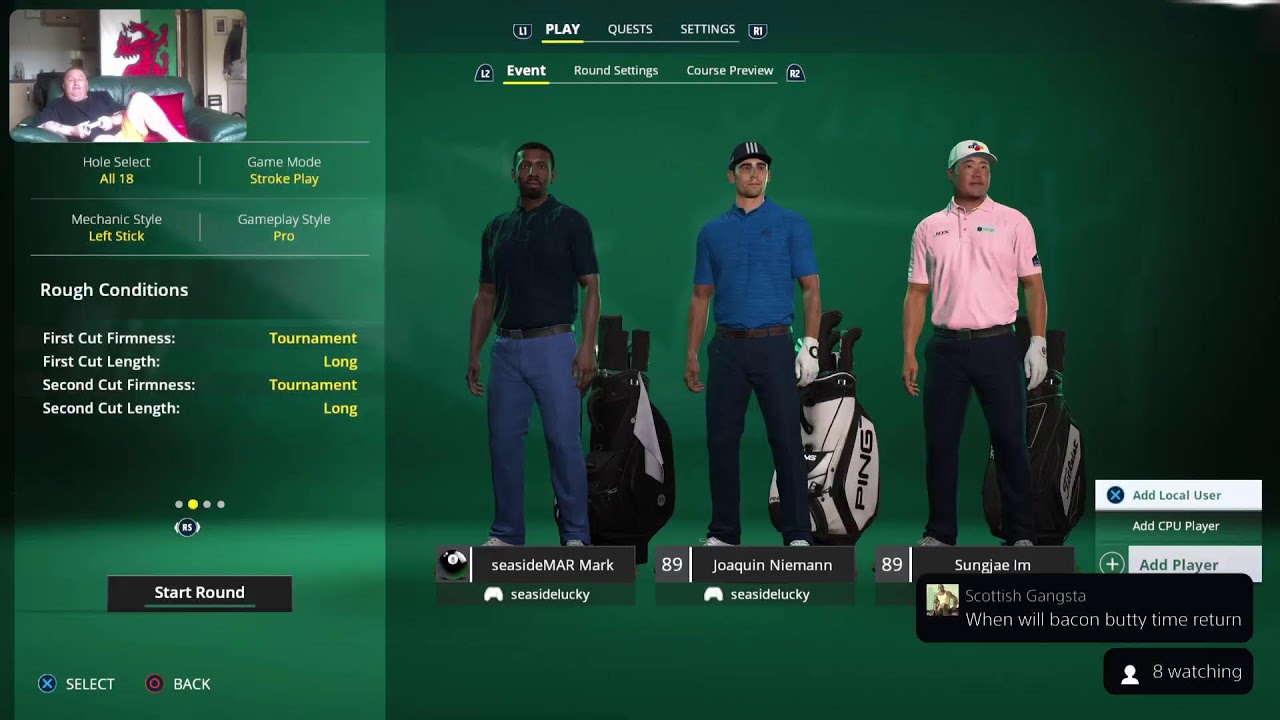This screenshot has width=1280, height=720.
Task: Change Gameplay Style Pro setting
Action: coord(284,228)
